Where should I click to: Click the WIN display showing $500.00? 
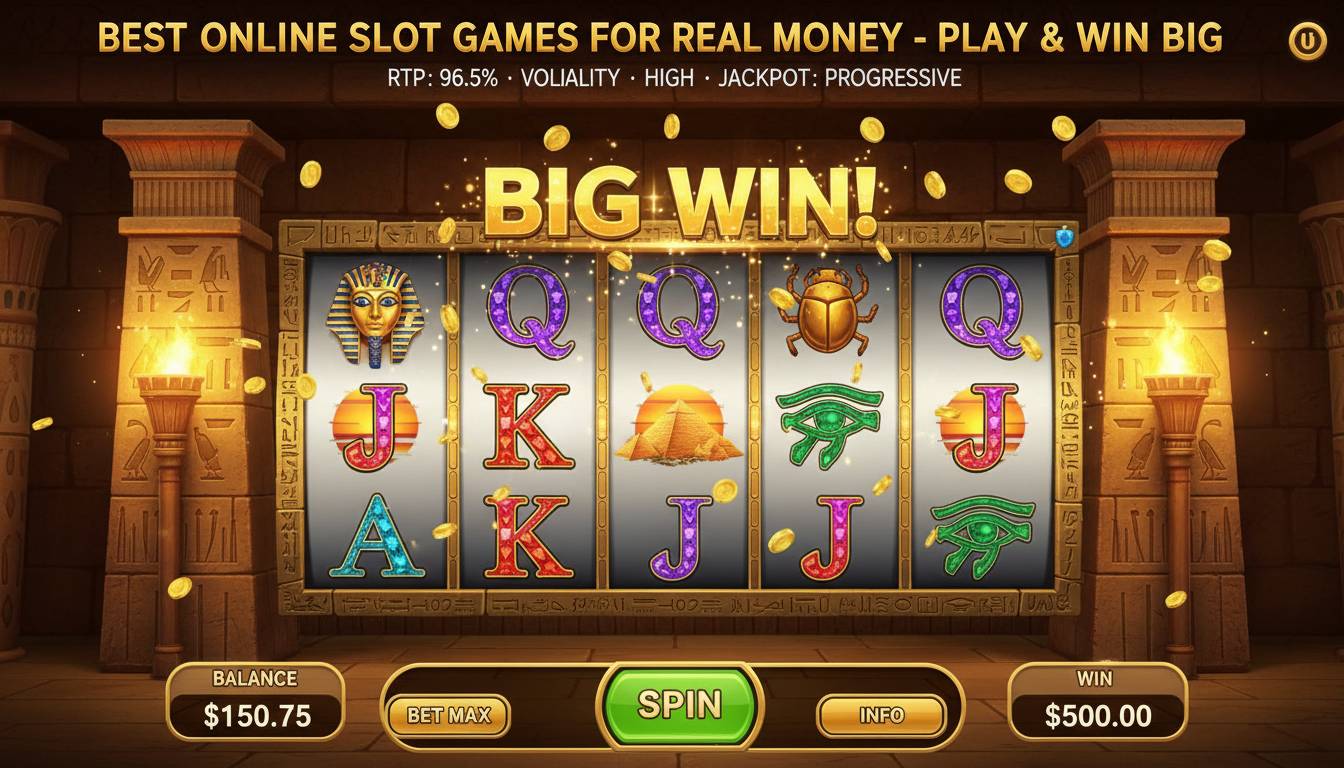pos(1098,703)
